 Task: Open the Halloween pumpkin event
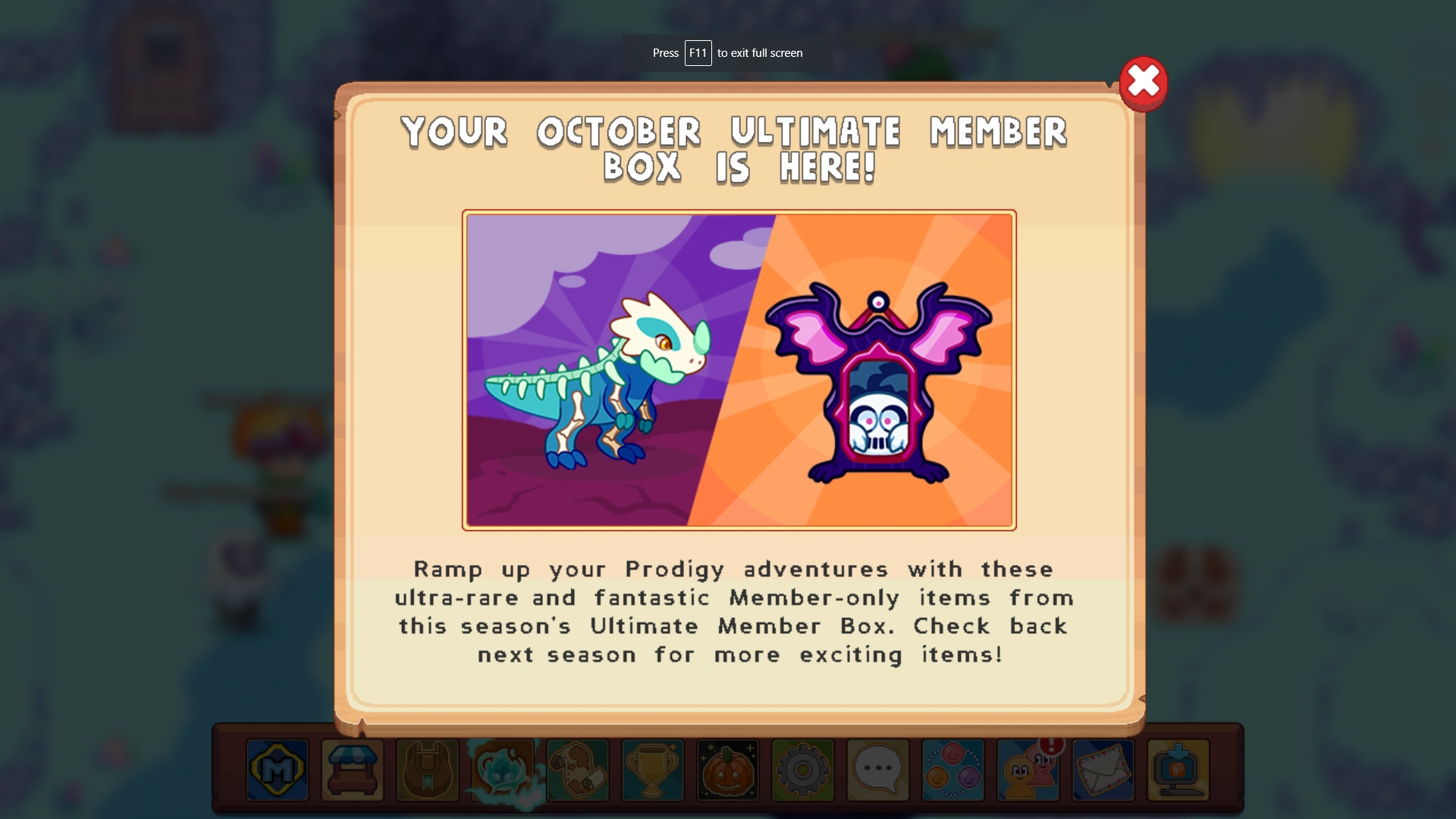(x=727, y=770)
